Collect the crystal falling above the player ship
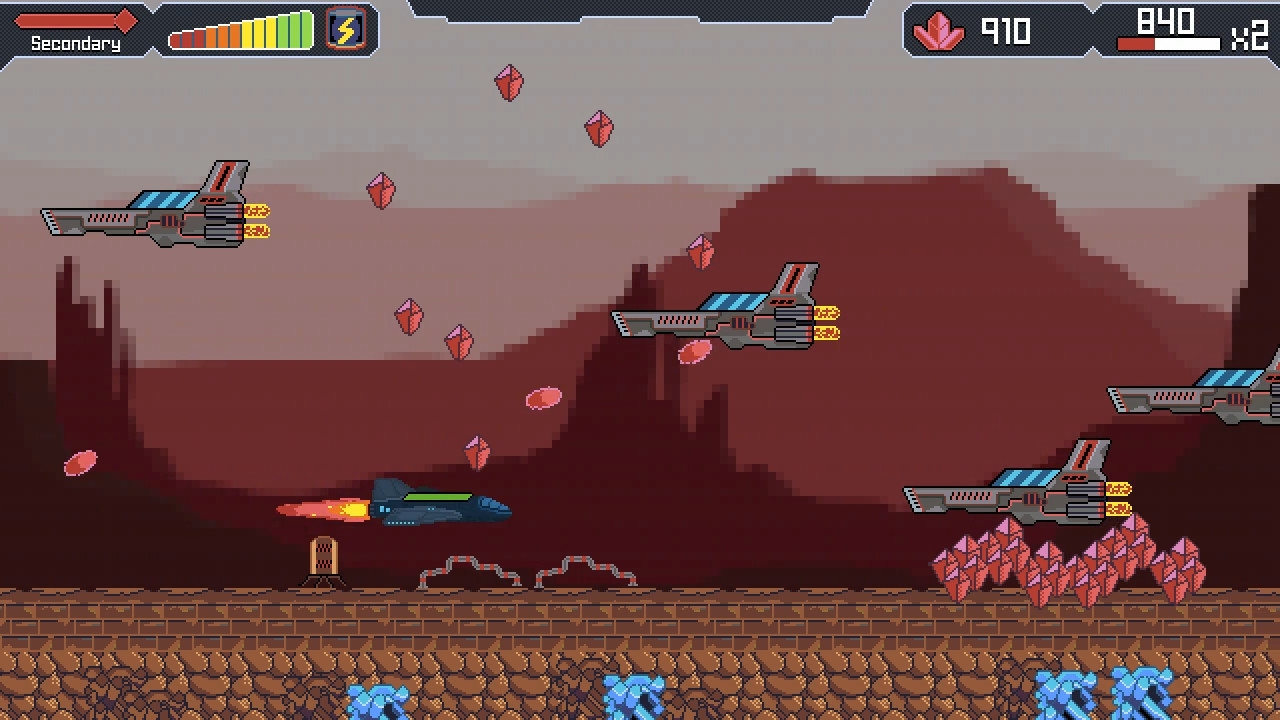Viewport: 1280px width, 720px height. [477, 450]
